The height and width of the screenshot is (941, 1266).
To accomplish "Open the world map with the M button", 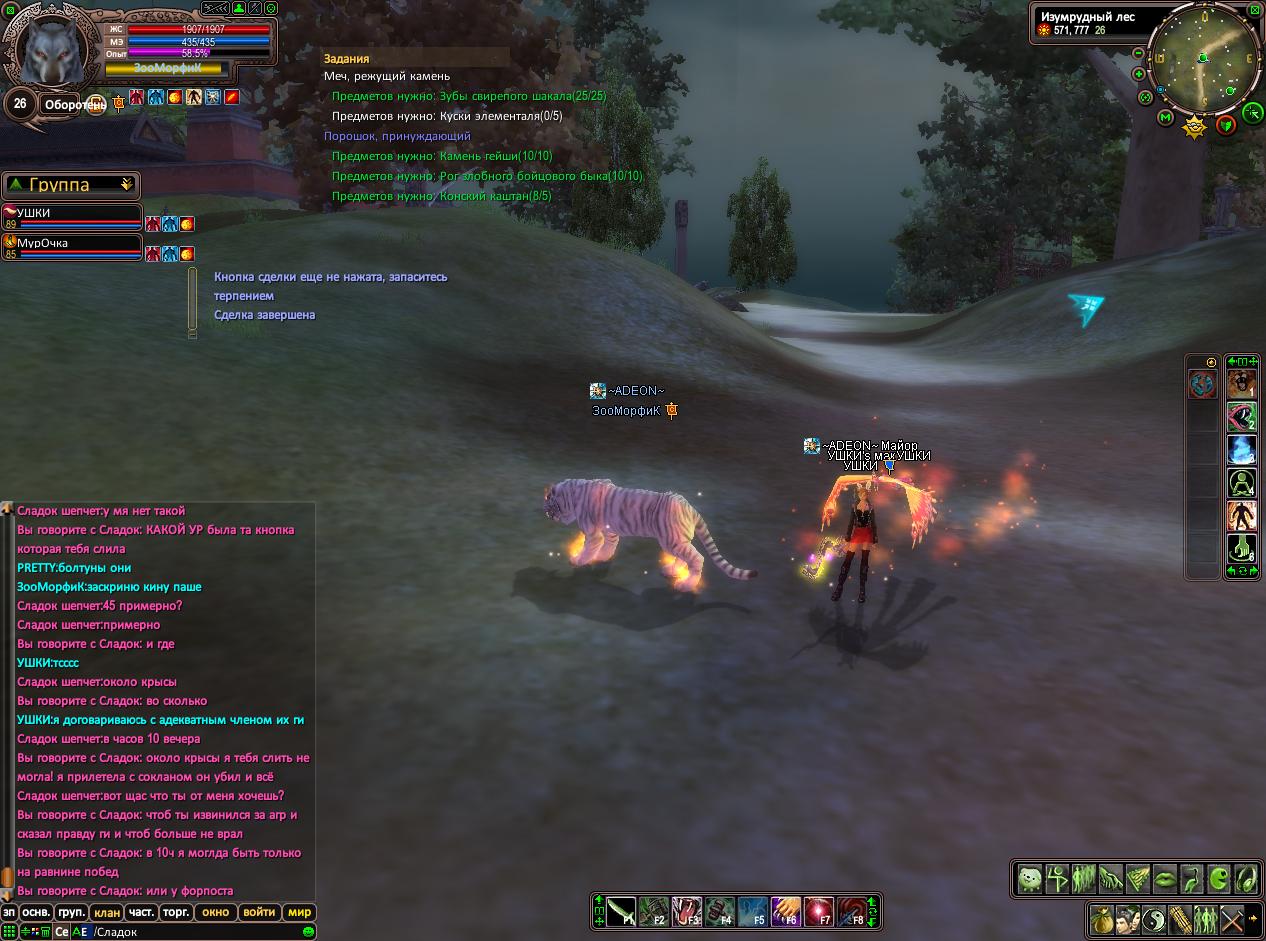I will [1166, 118].
